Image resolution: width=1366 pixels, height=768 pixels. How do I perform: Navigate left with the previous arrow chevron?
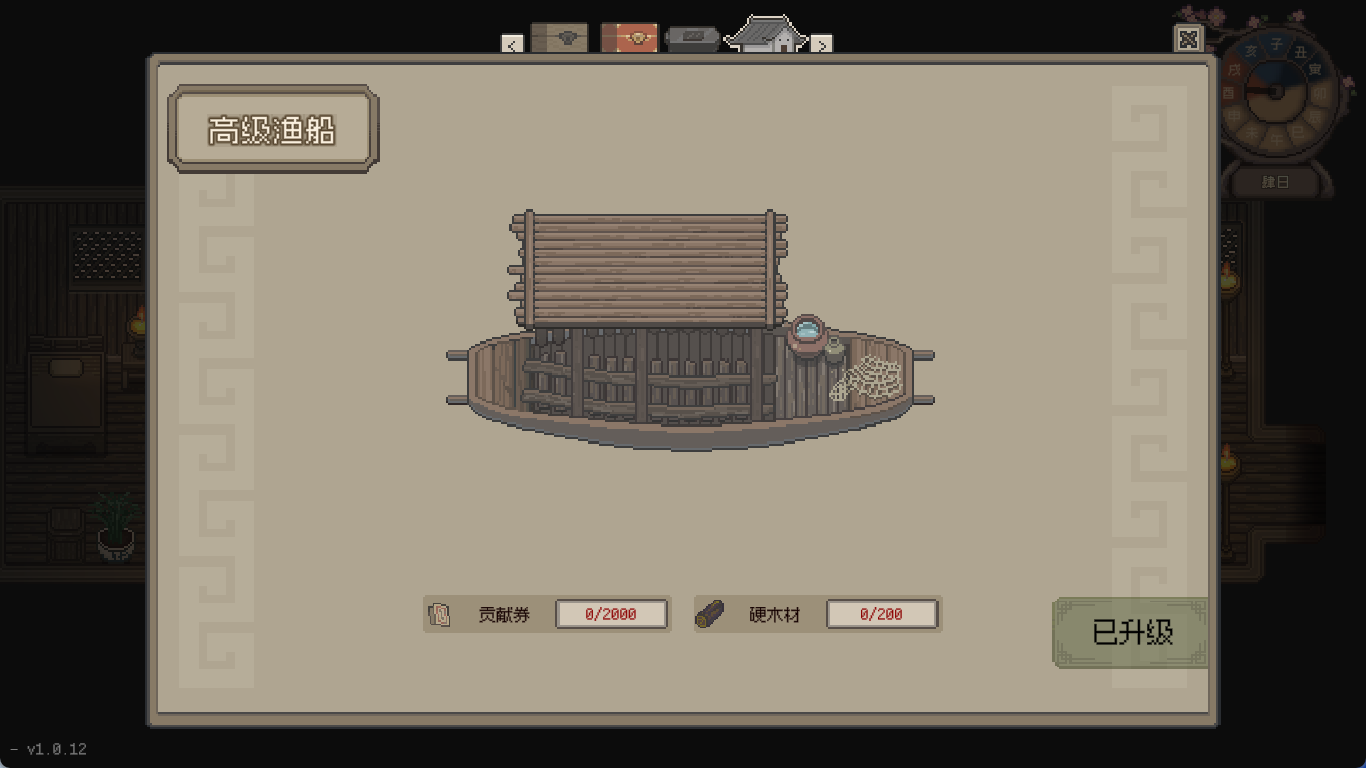tap(511, 45)
